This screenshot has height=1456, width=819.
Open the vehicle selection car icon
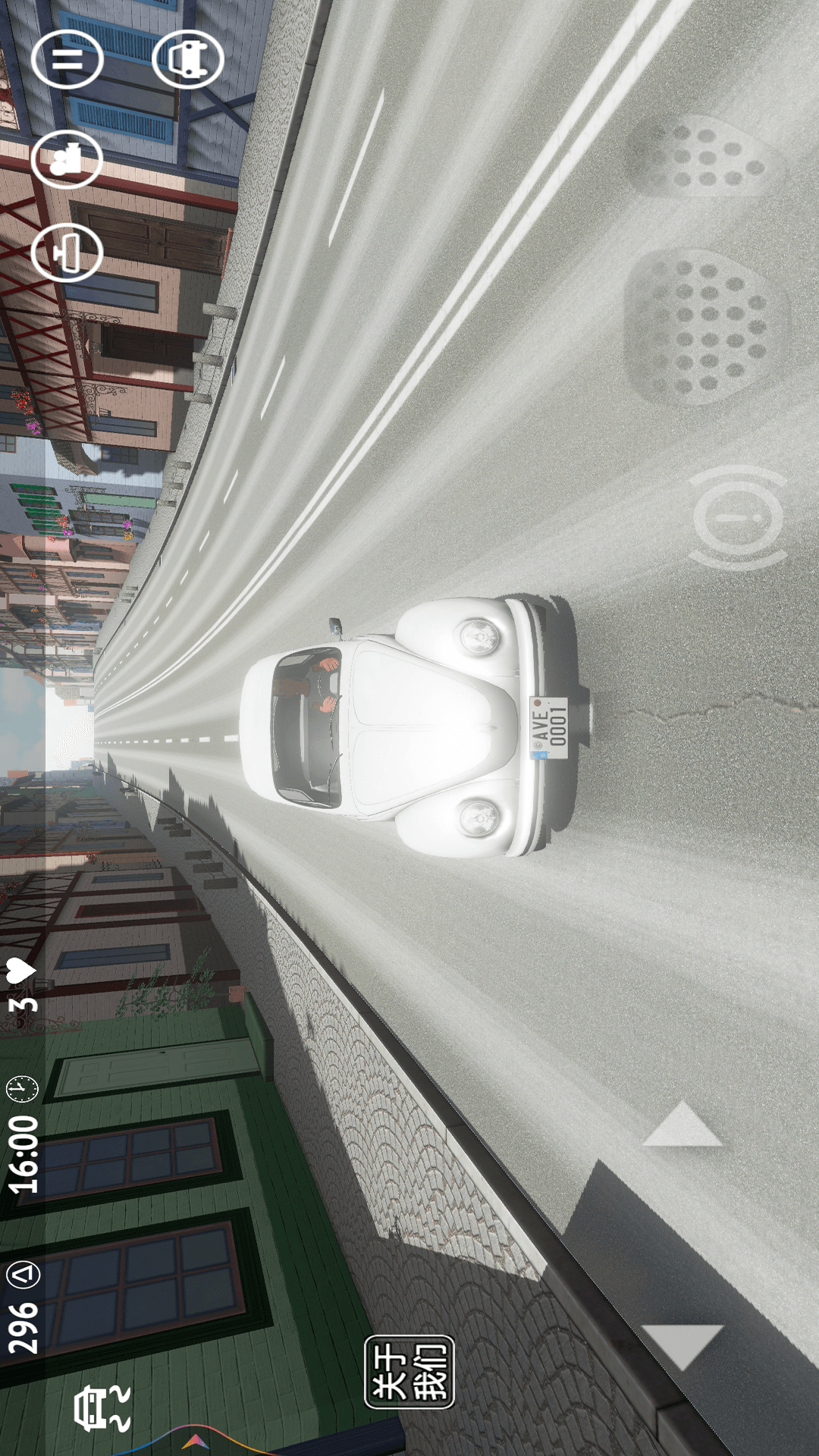click(187, 59)
